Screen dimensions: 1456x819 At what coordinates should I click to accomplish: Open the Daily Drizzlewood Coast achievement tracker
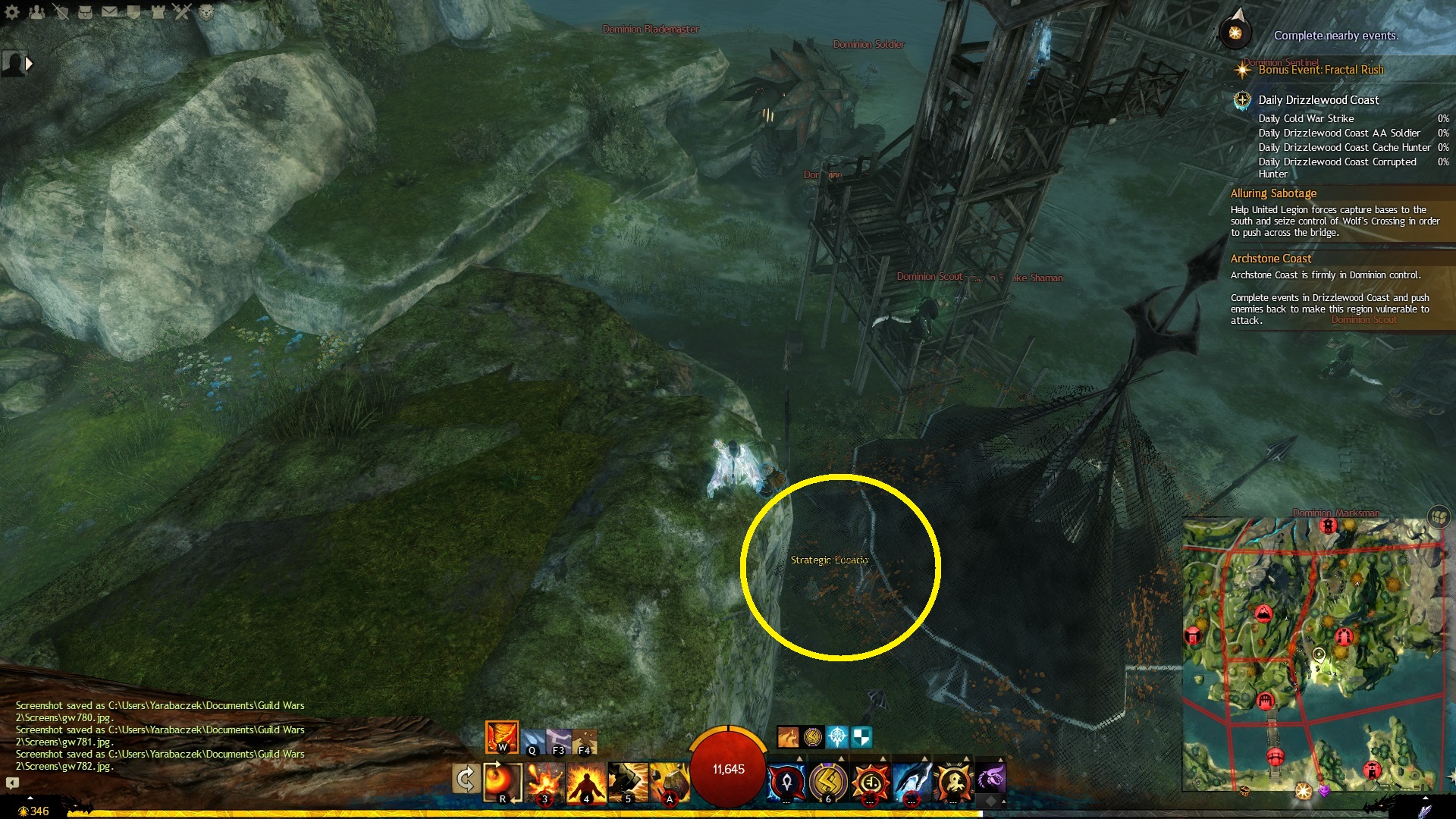1318,100
